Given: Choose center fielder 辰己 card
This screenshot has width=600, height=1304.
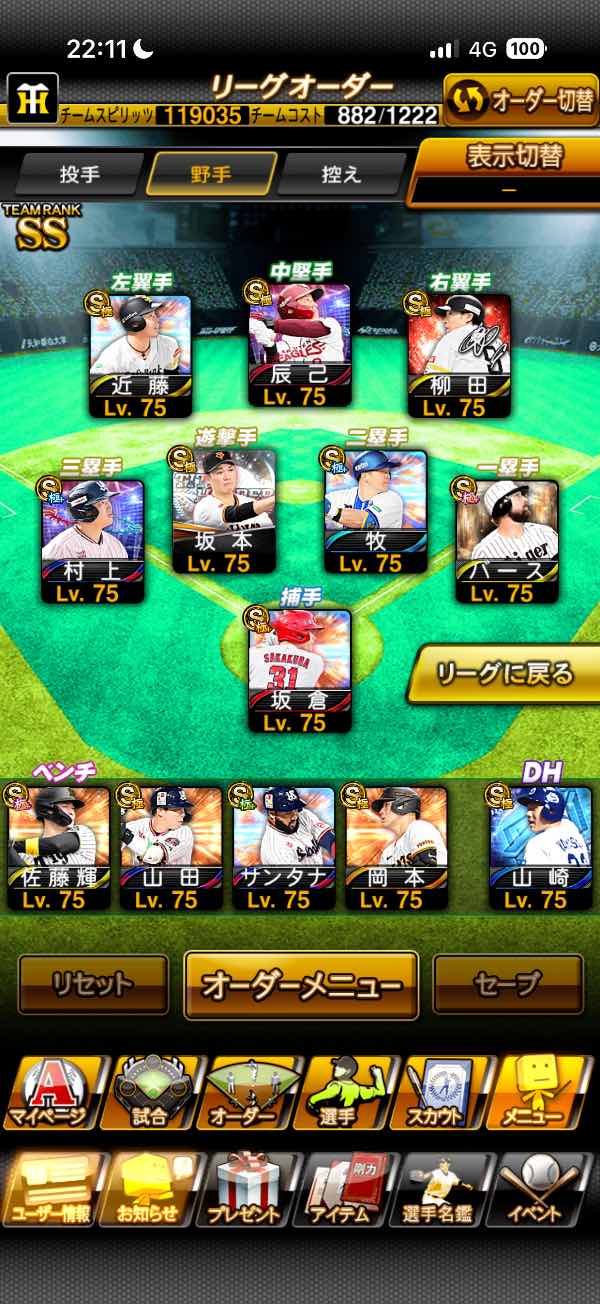Looking at the screenshot, I should click(299, 344).
